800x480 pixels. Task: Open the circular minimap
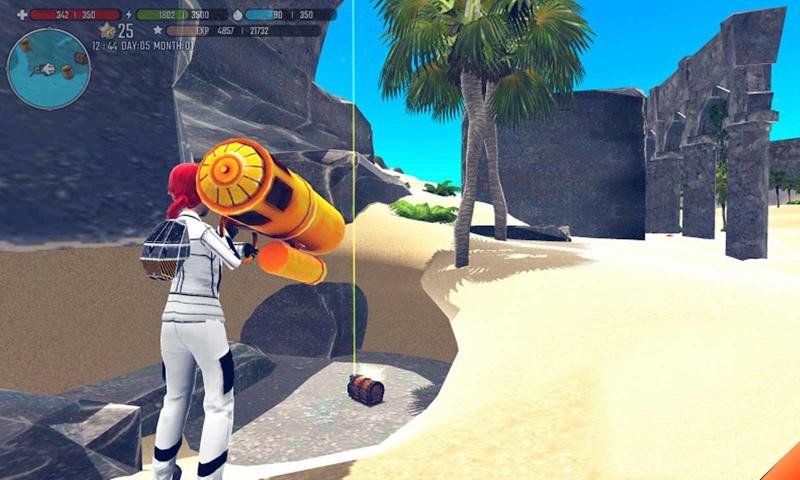48,68
